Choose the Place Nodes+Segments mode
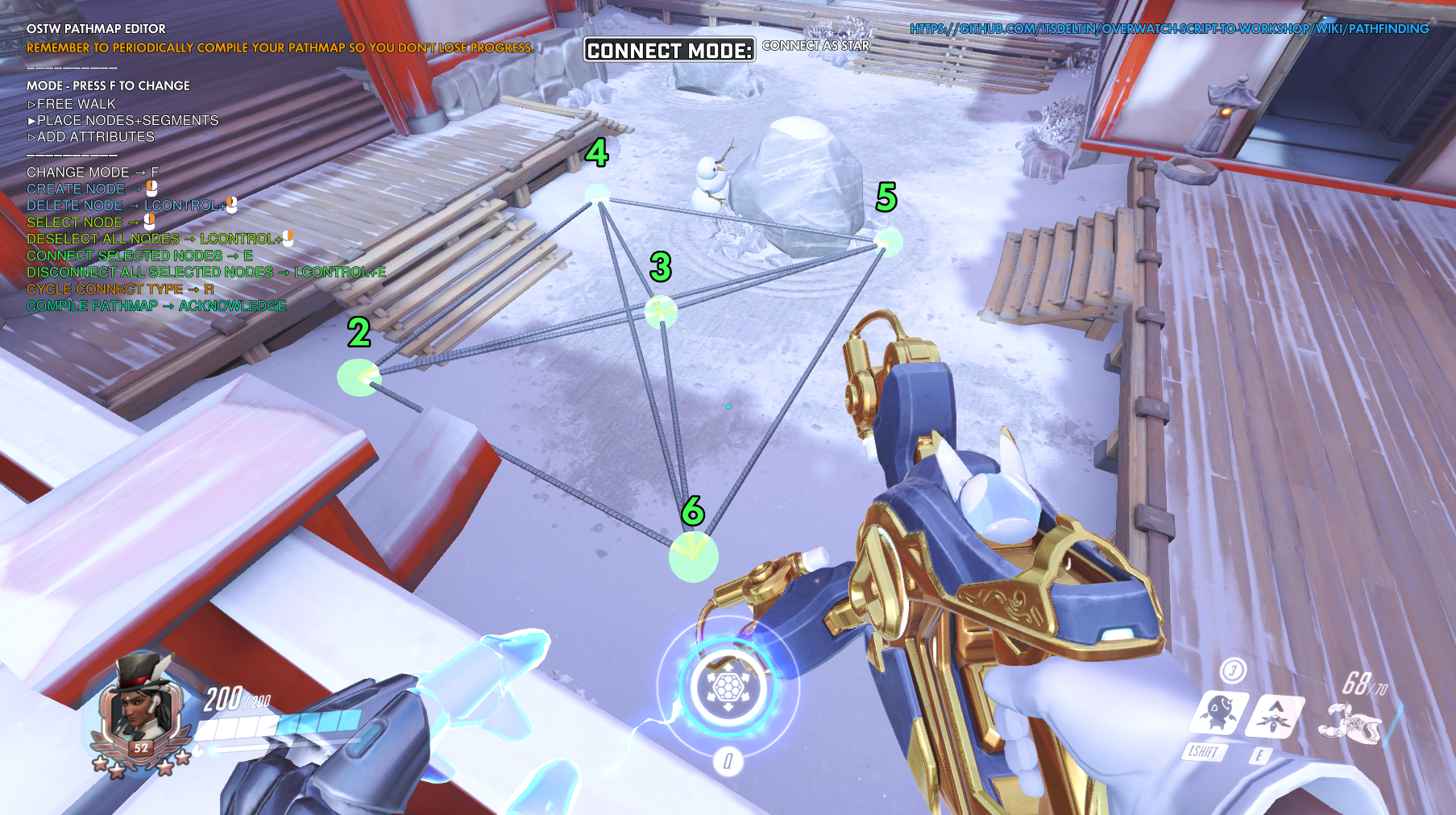The height and width of the screenshot is (815, 1456). tap(123, 120)
